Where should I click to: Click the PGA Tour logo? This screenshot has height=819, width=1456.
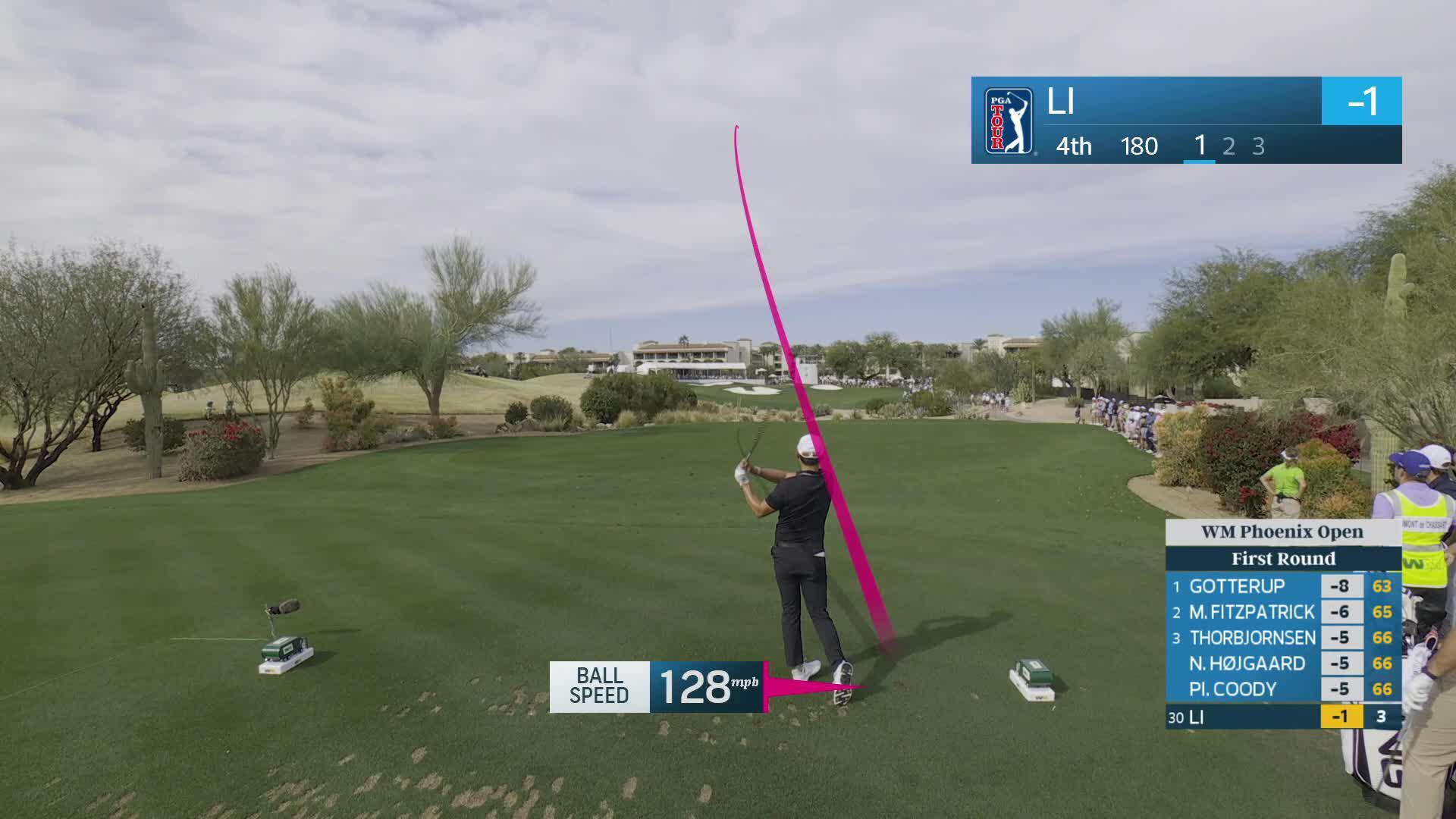pyautogui.click(x=1009, y=121)
